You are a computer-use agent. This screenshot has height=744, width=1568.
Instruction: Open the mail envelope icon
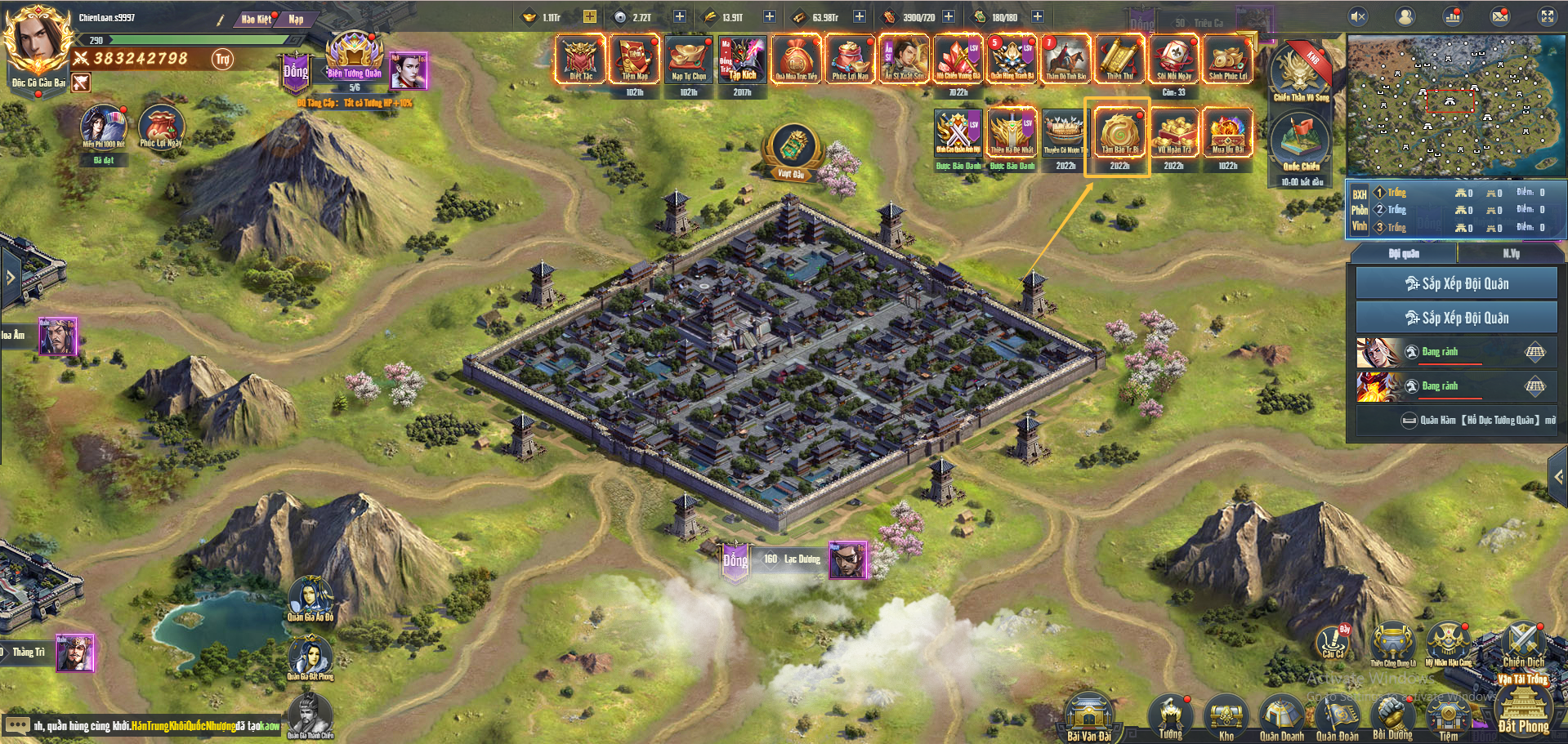1500,16
